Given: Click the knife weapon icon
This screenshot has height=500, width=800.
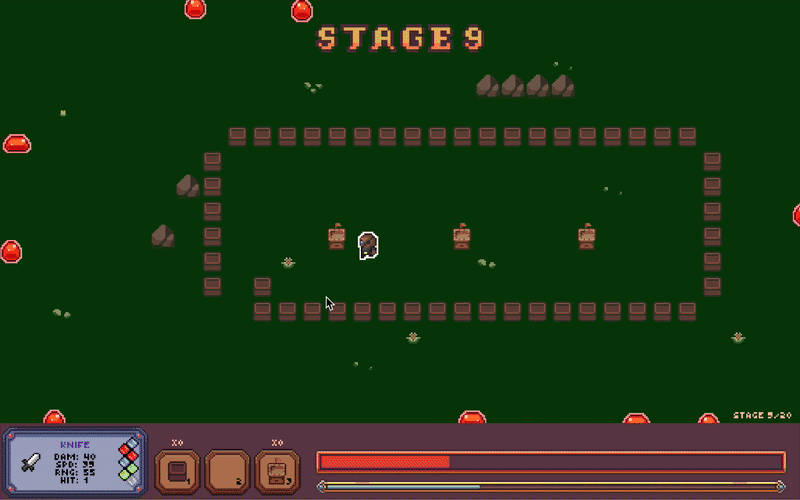Looking at the screenshot, I should [31, 463].
